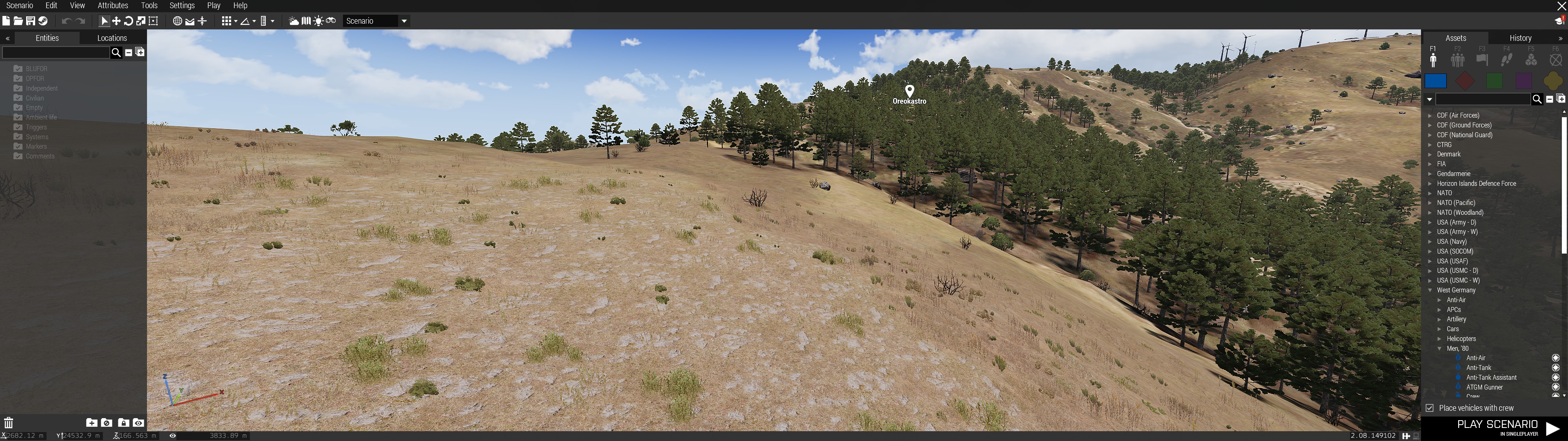
Task: Close the editor window
Action: point(1560,6)
